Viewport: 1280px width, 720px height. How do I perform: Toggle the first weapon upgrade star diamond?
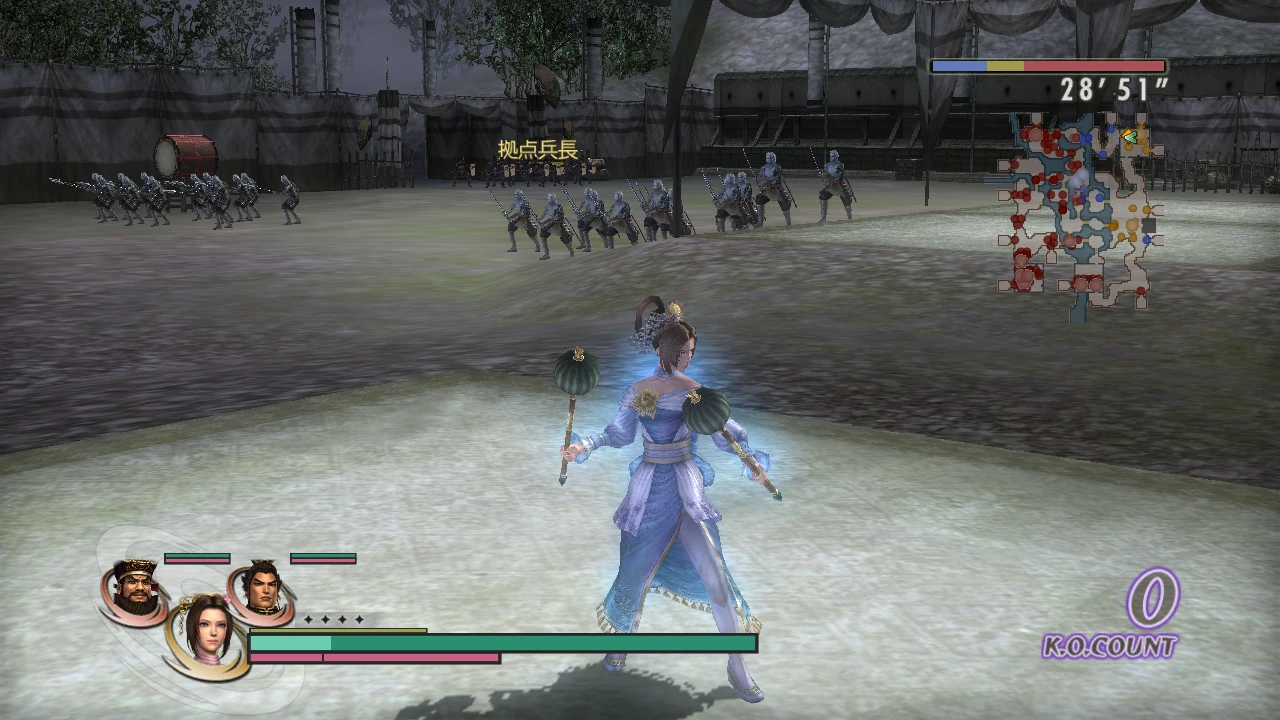coord(307,619)
